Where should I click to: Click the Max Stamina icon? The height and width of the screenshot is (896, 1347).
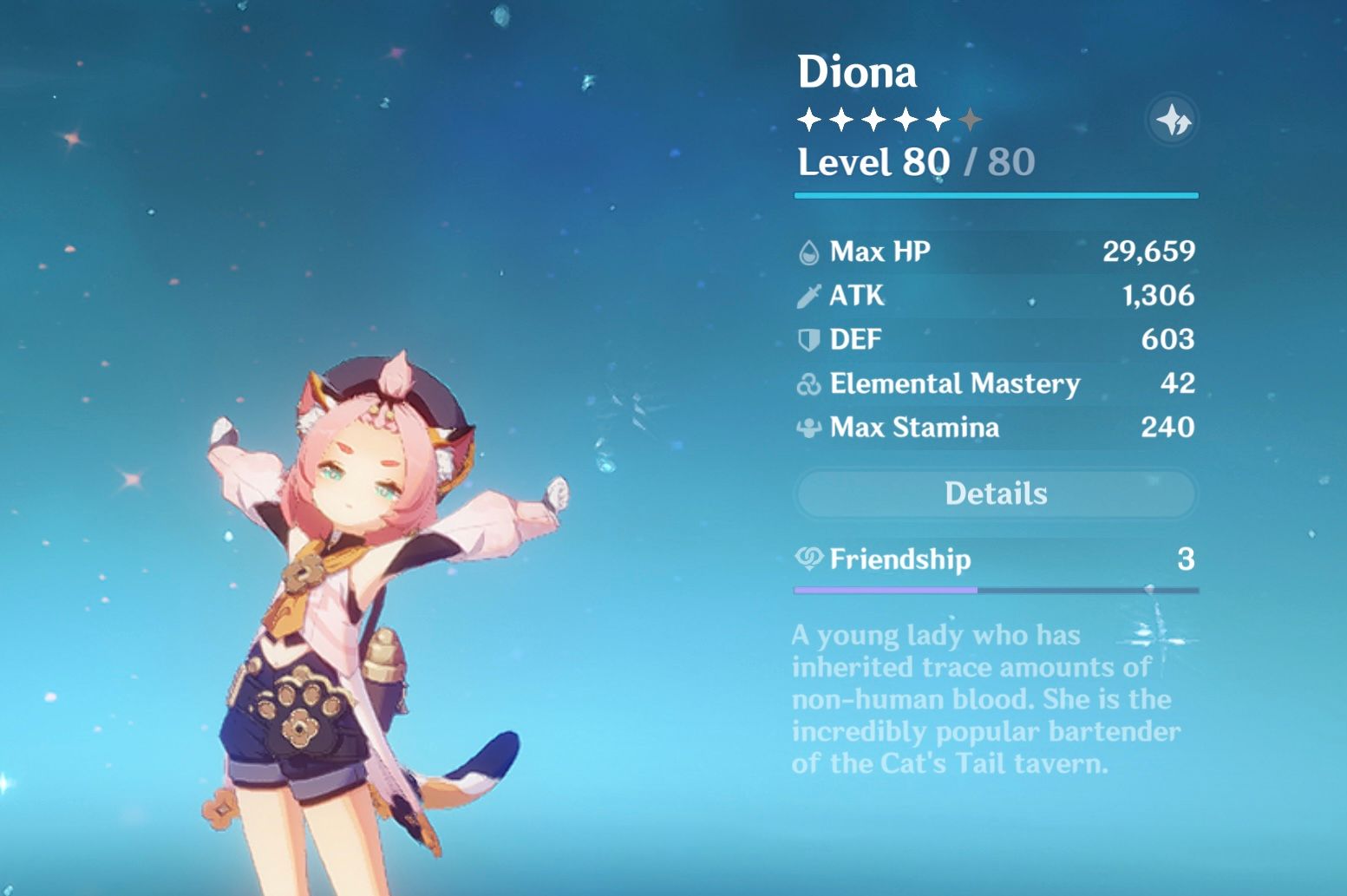[808, 428]
